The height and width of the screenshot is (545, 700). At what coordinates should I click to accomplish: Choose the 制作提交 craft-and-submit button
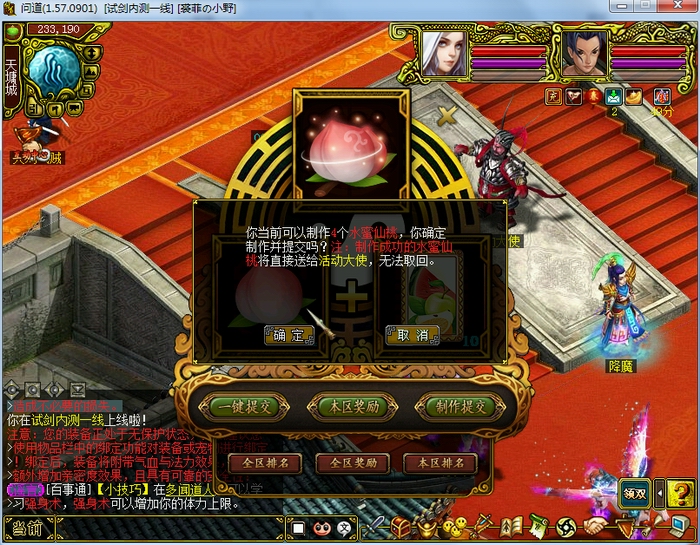coord(460,406)
